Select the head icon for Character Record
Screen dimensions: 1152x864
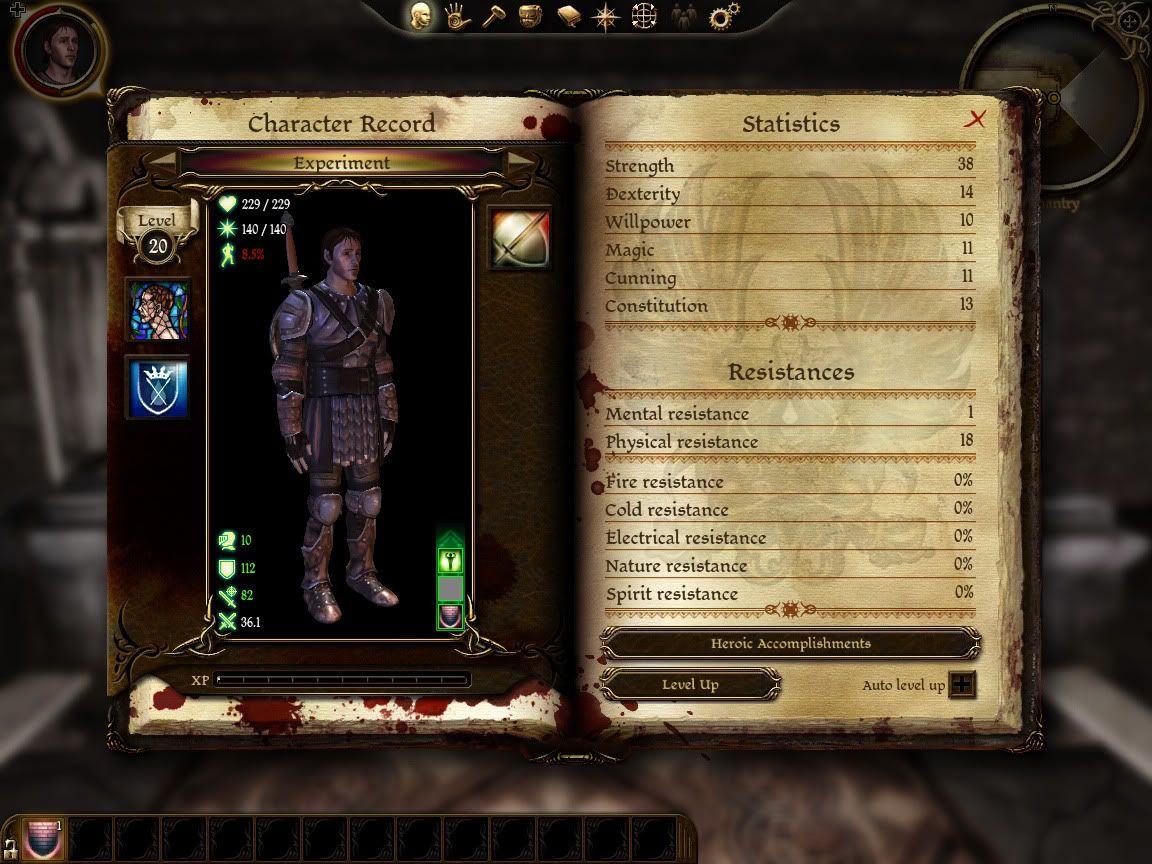(421, 17)
